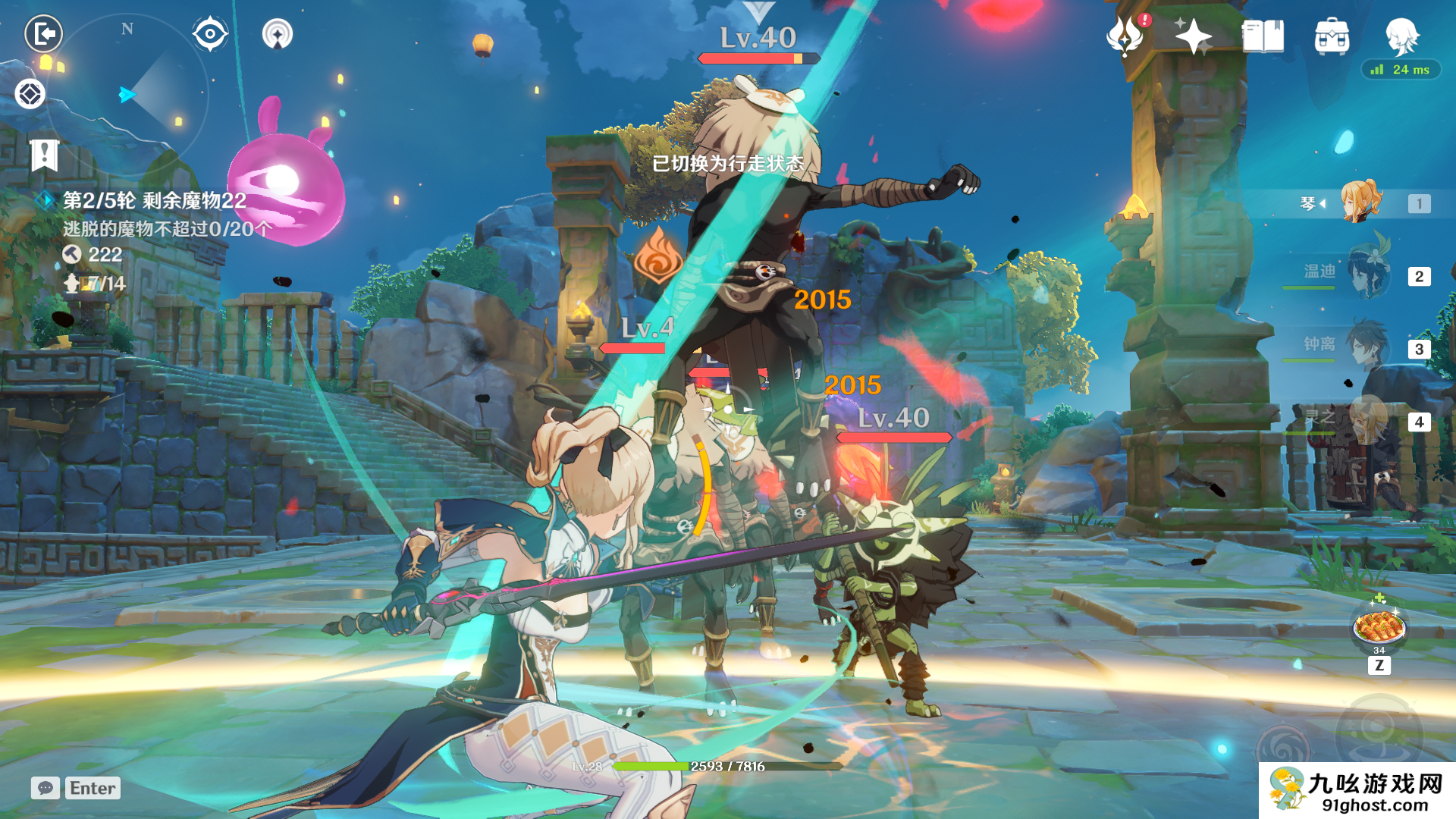This screenshot has width=1456, height=819.
Task: Open the Paimon character menu
Action: tap(1401, 36)
